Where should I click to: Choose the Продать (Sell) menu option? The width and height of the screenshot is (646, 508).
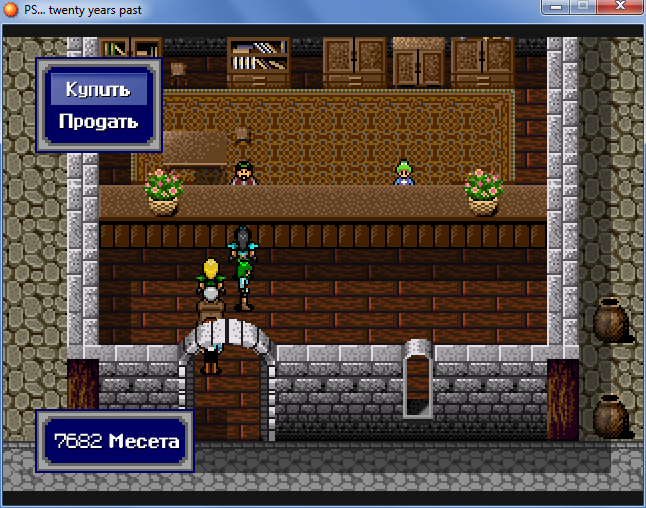(x=98, y=122)
